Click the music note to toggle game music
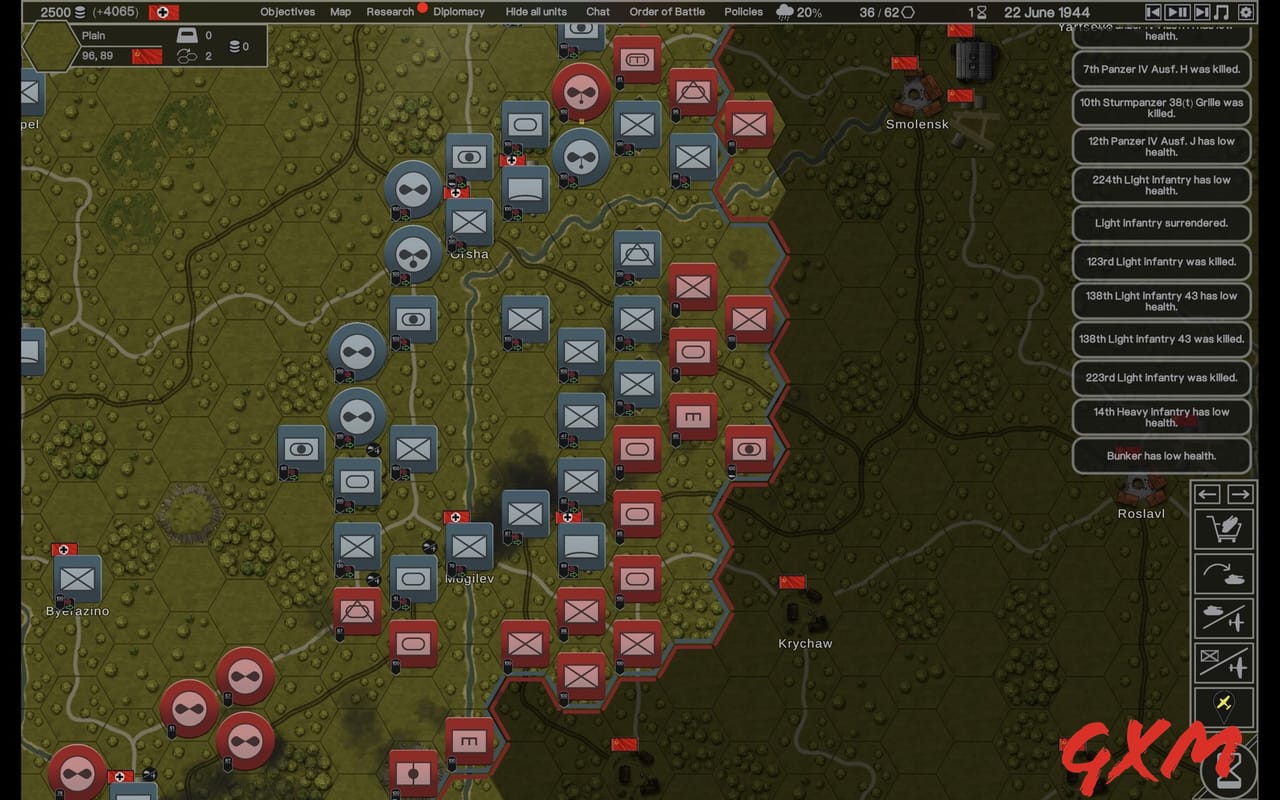1280x800 pixels. click(1220, 12)
